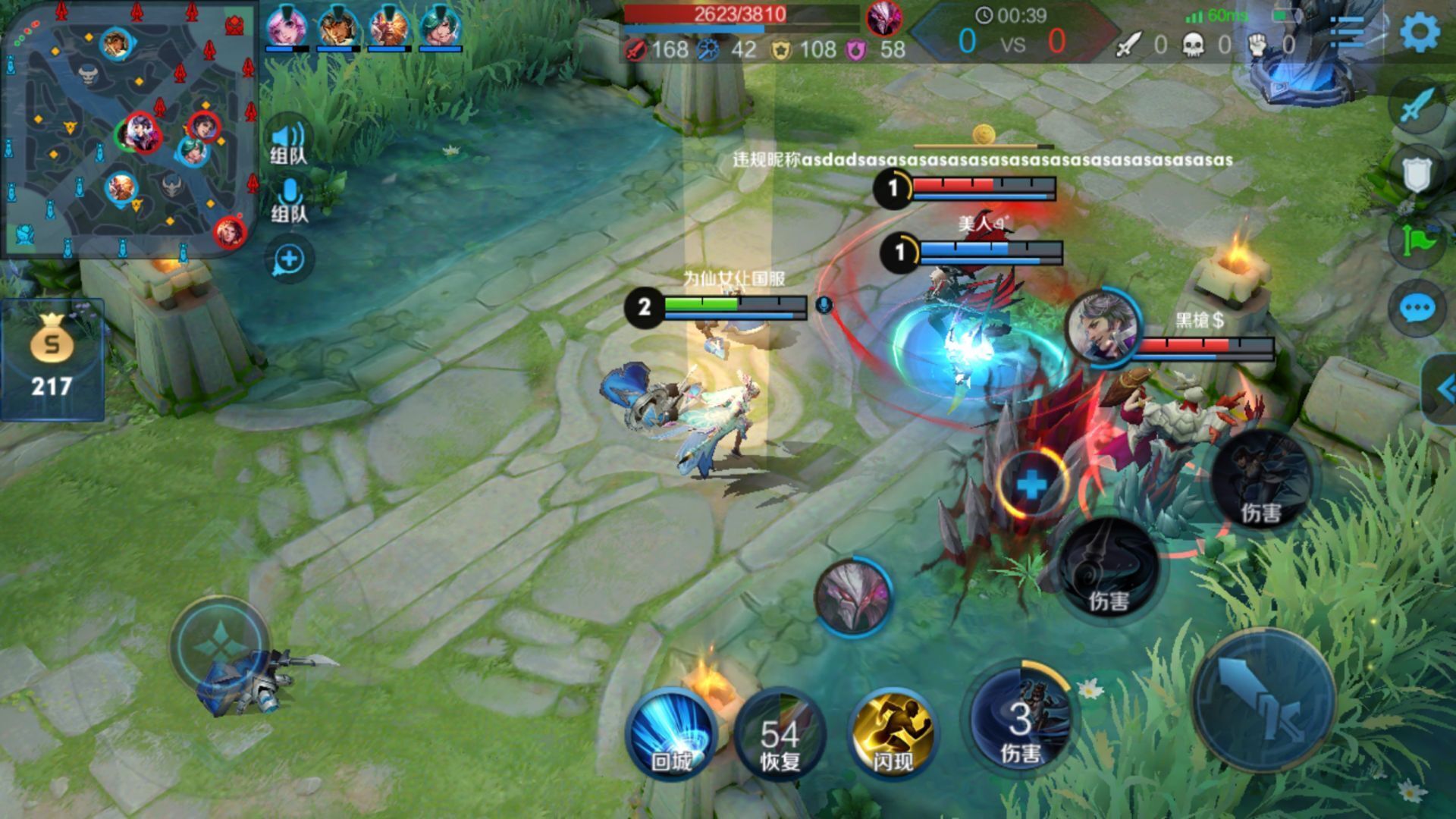Viewport: 1456px width, 819px height.
Task: Cast the 闪现 flash spell
Action: tap(892, 733)
